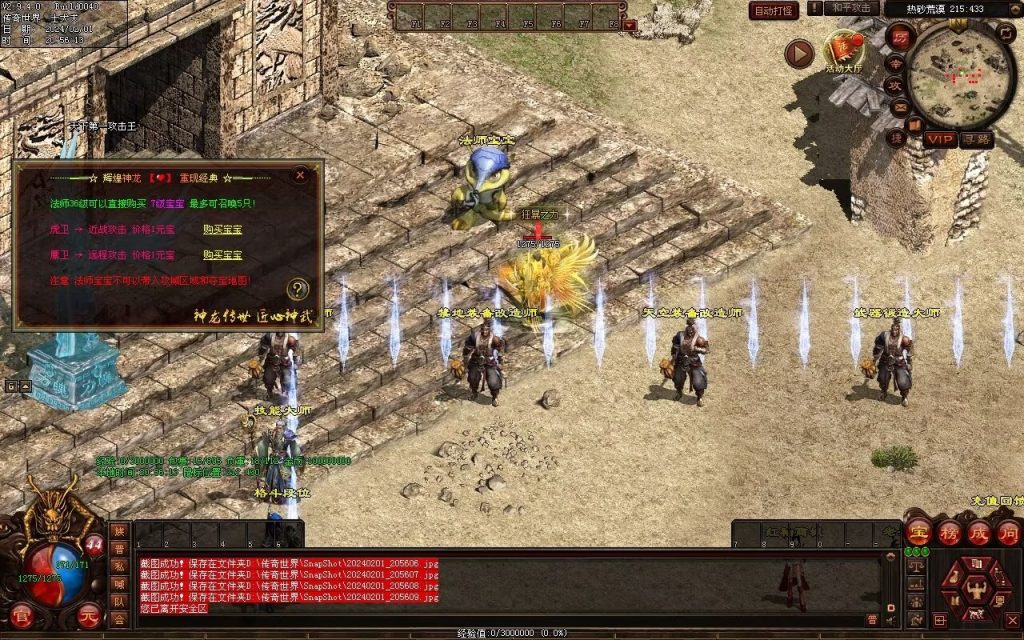Activate 寻路 pathfinding button
The width and height of the screenshot is (1024, 640).
(x=977, y=139)
